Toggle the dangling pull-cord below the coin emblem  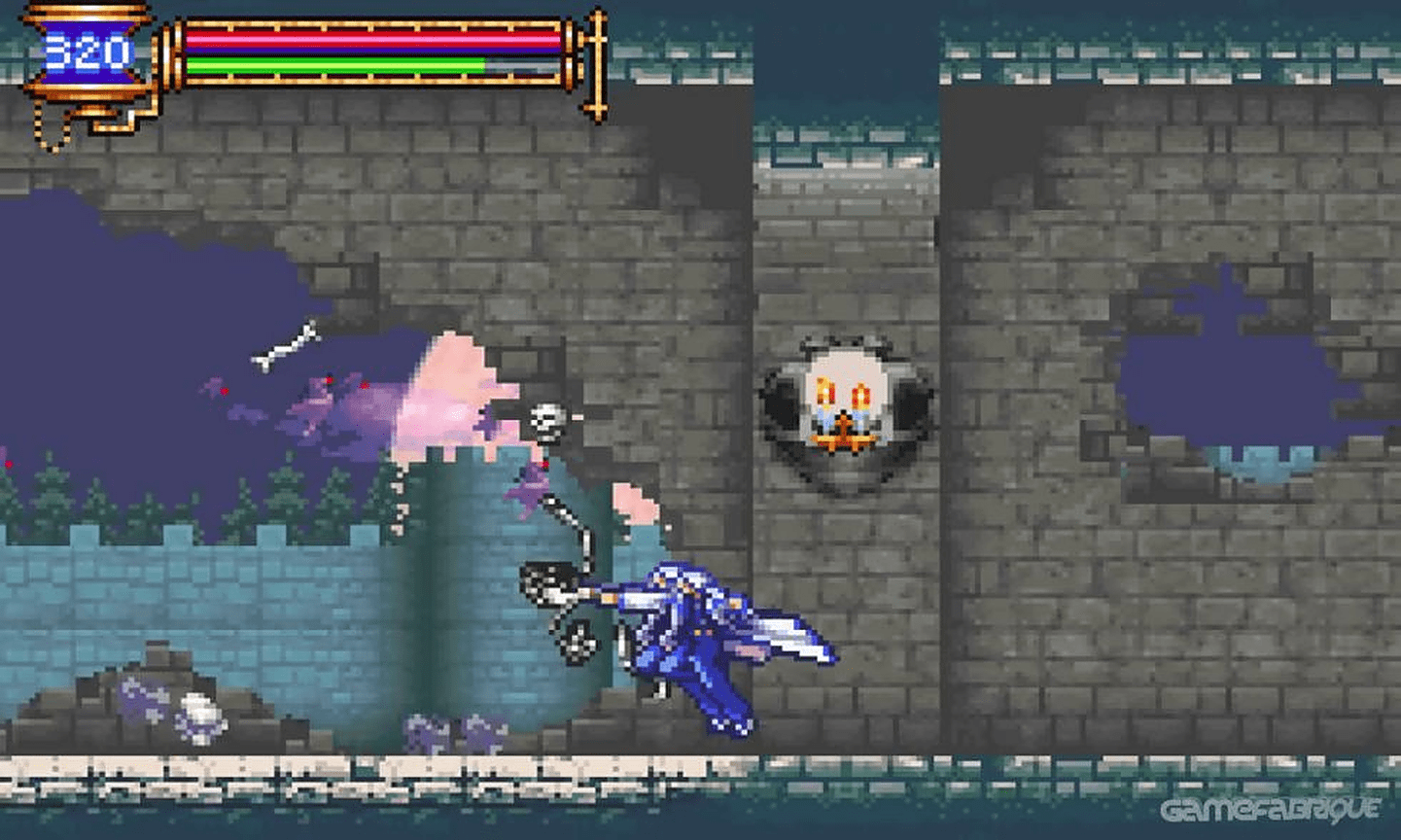pyautogui.click(x=46, y=131)
